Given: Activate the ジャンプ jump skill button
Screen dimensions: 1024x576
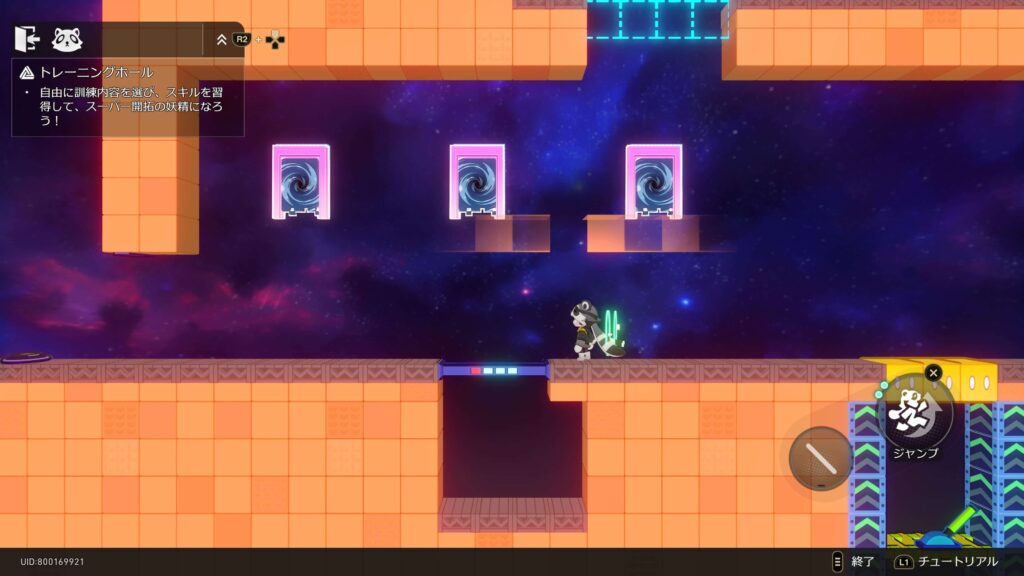Looking at the screenshot, I should 915,411.
